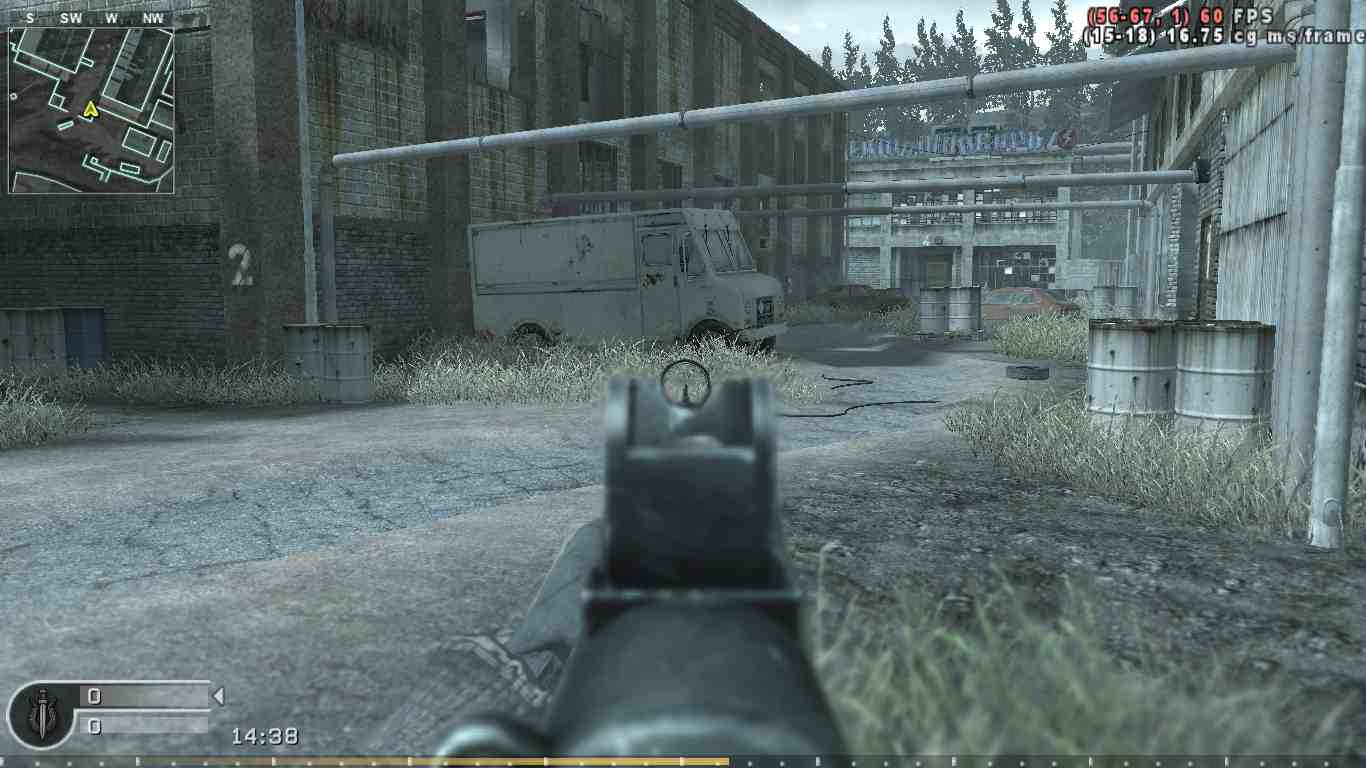The image size is (1366, 768).
Task: Toggle the rifle's circular rear sight aperture
Action: point(686,383)
